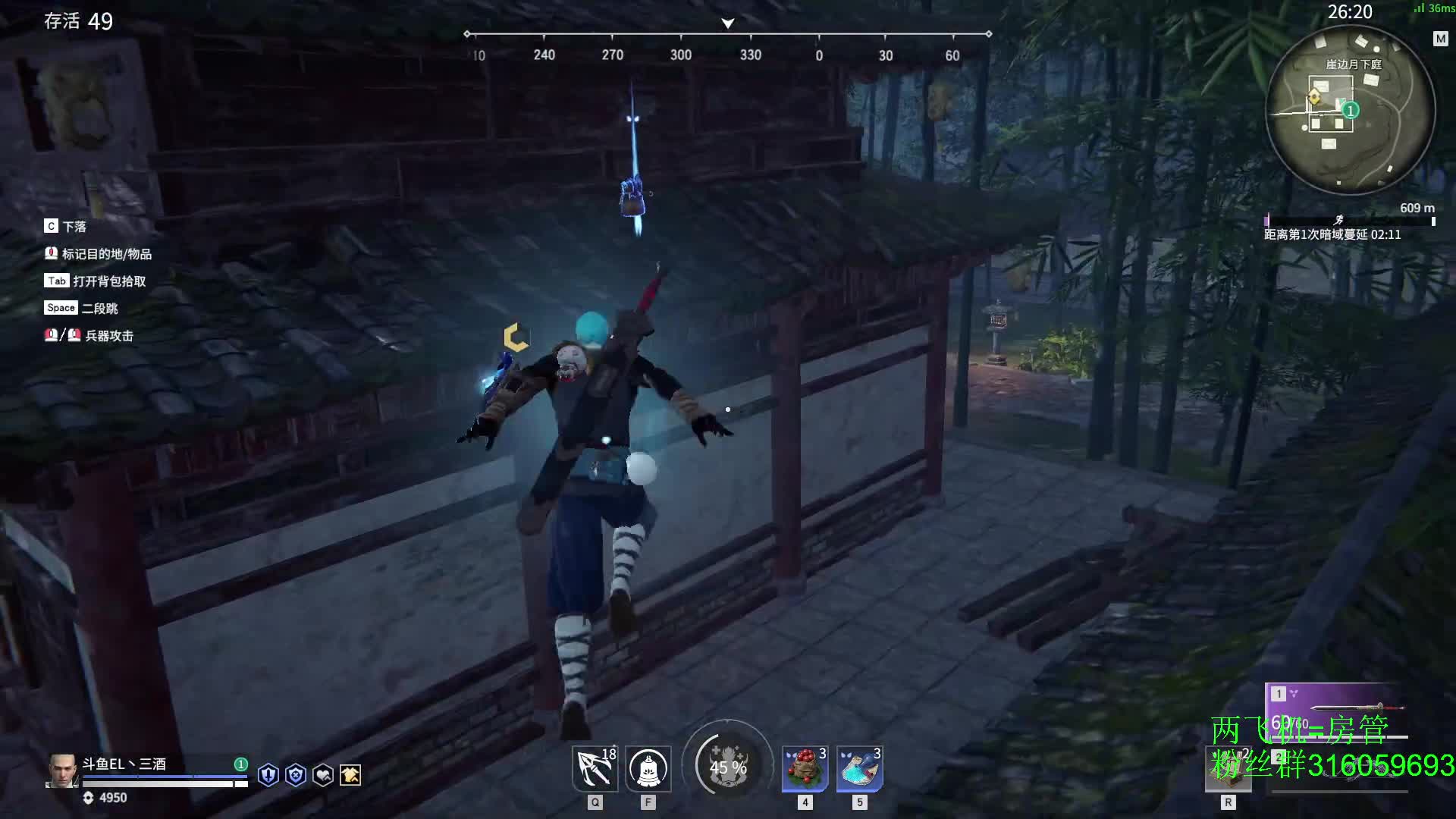The image size is (1456, 819).
Task: Click the player portrait of 斗鱼EL丶三酒
Action: (x=62, y=770)
